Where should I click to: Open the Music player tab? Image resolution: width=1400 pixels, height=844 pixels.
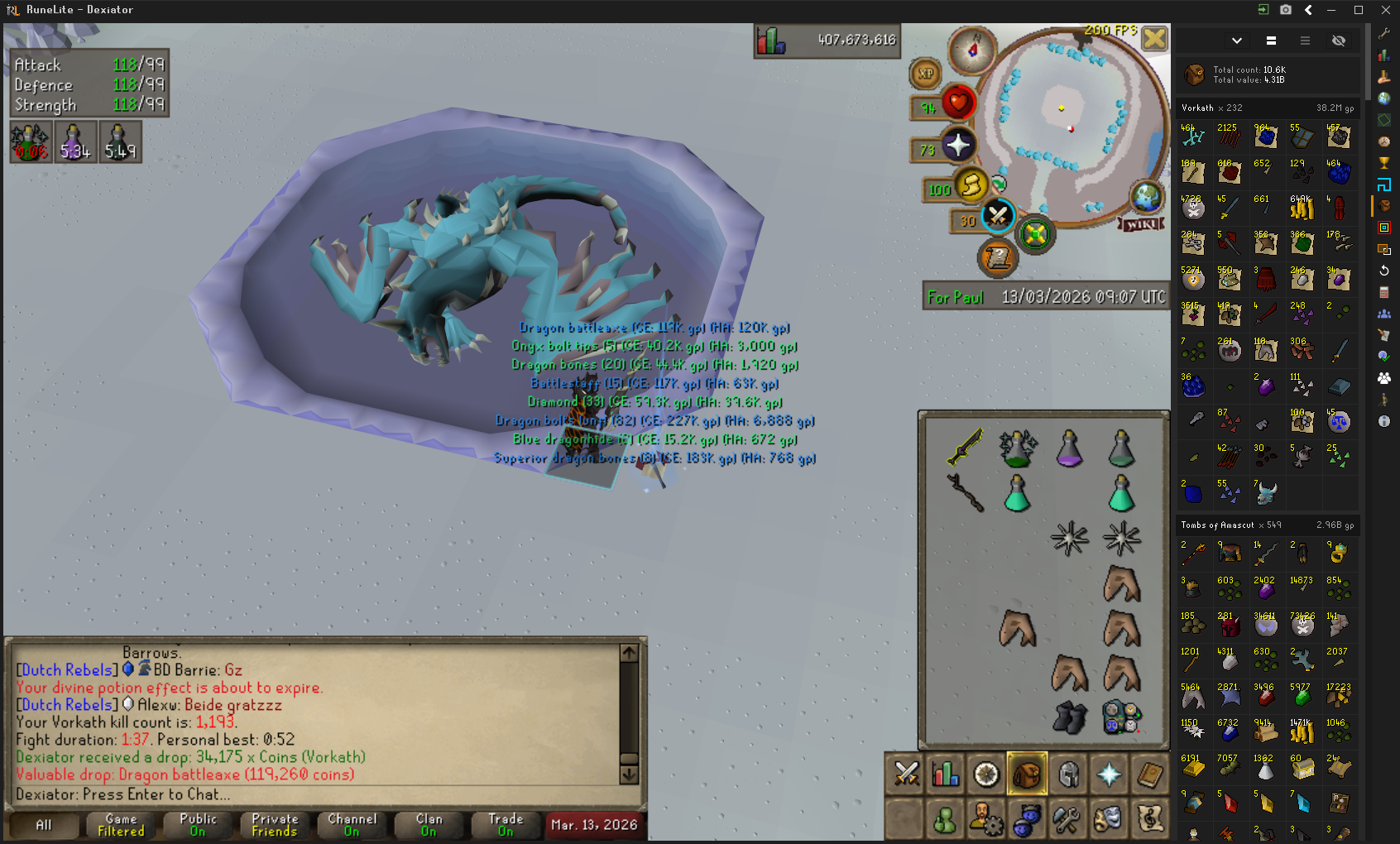[x=1149, y=819]
